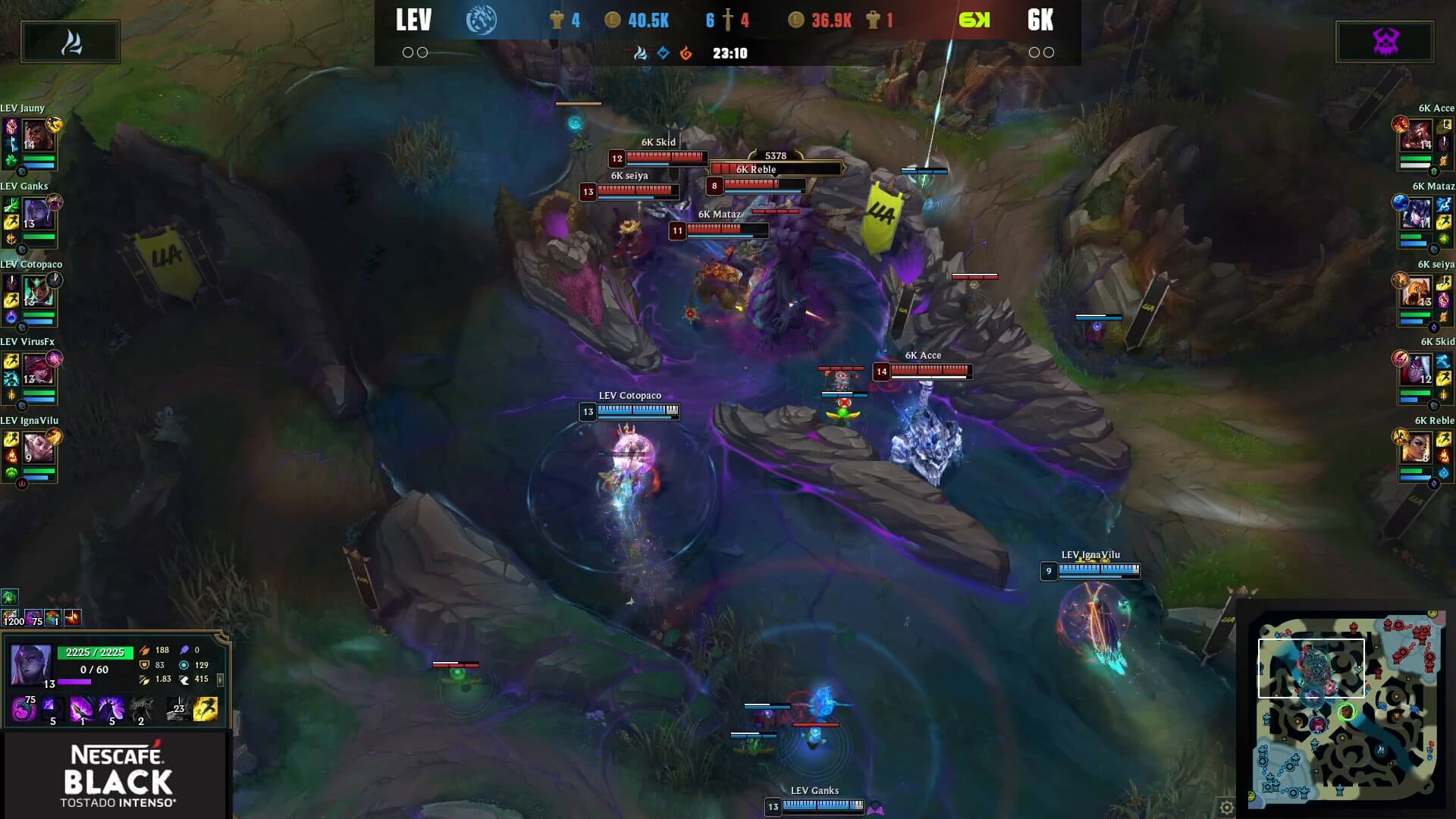Select 6K Acce's champion portrait
The height and width of the screenshot is (819, 1456).
pyautogui.click(x=1416, y=136)
